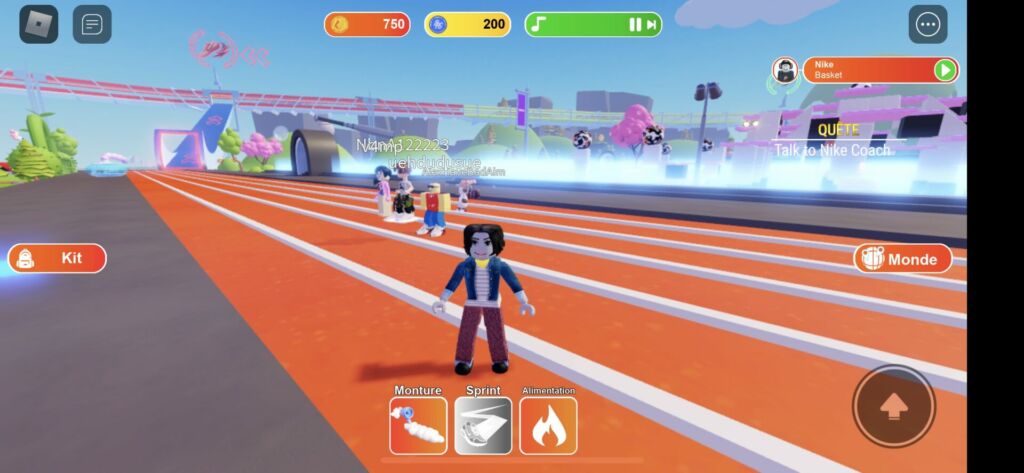Viewport: 1024px width, 473px height.
Task: Use the Alimentation flame ability
Action: pos(548,426)
